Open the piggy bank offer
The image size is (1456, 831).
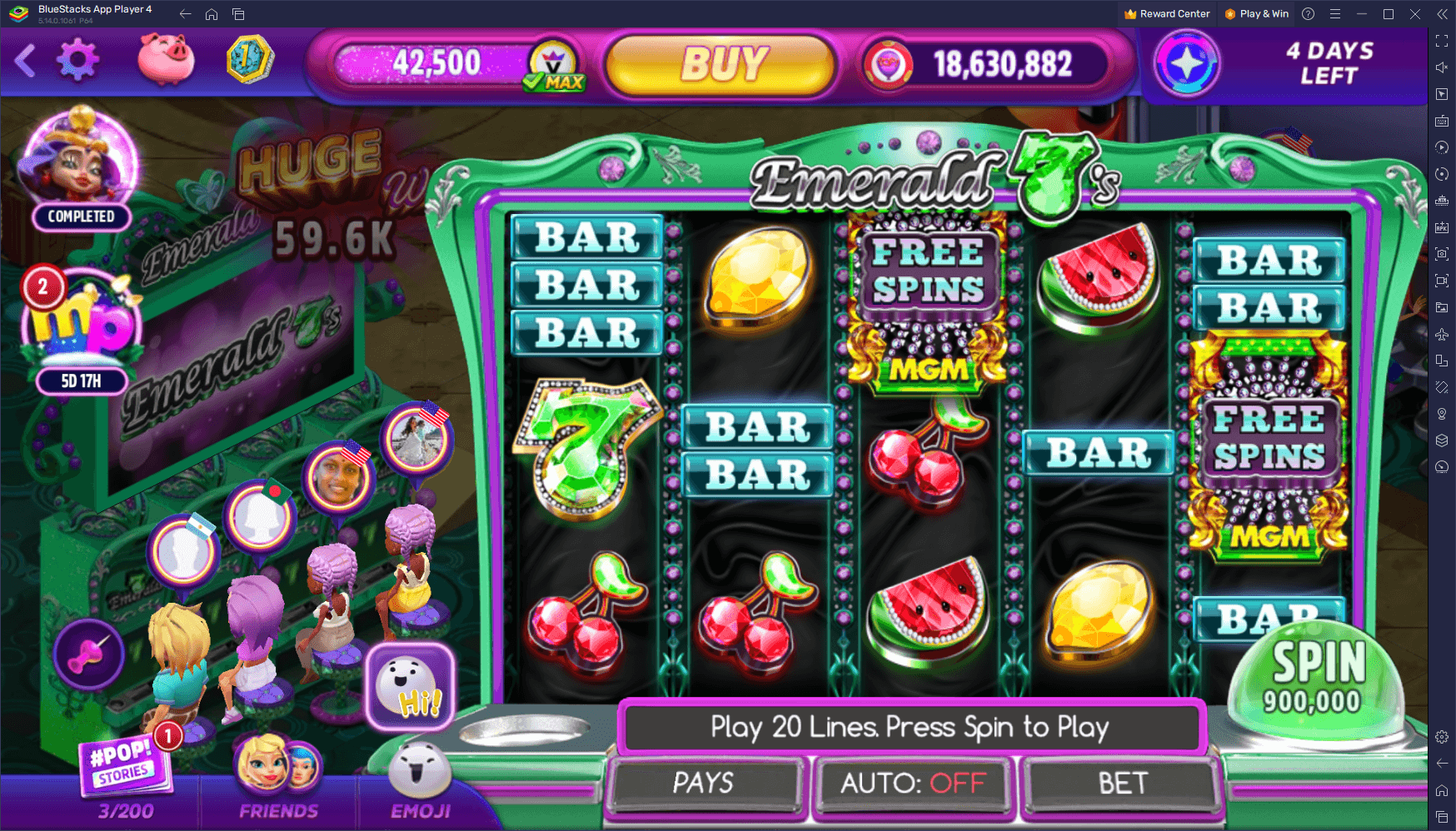(166, 61)
